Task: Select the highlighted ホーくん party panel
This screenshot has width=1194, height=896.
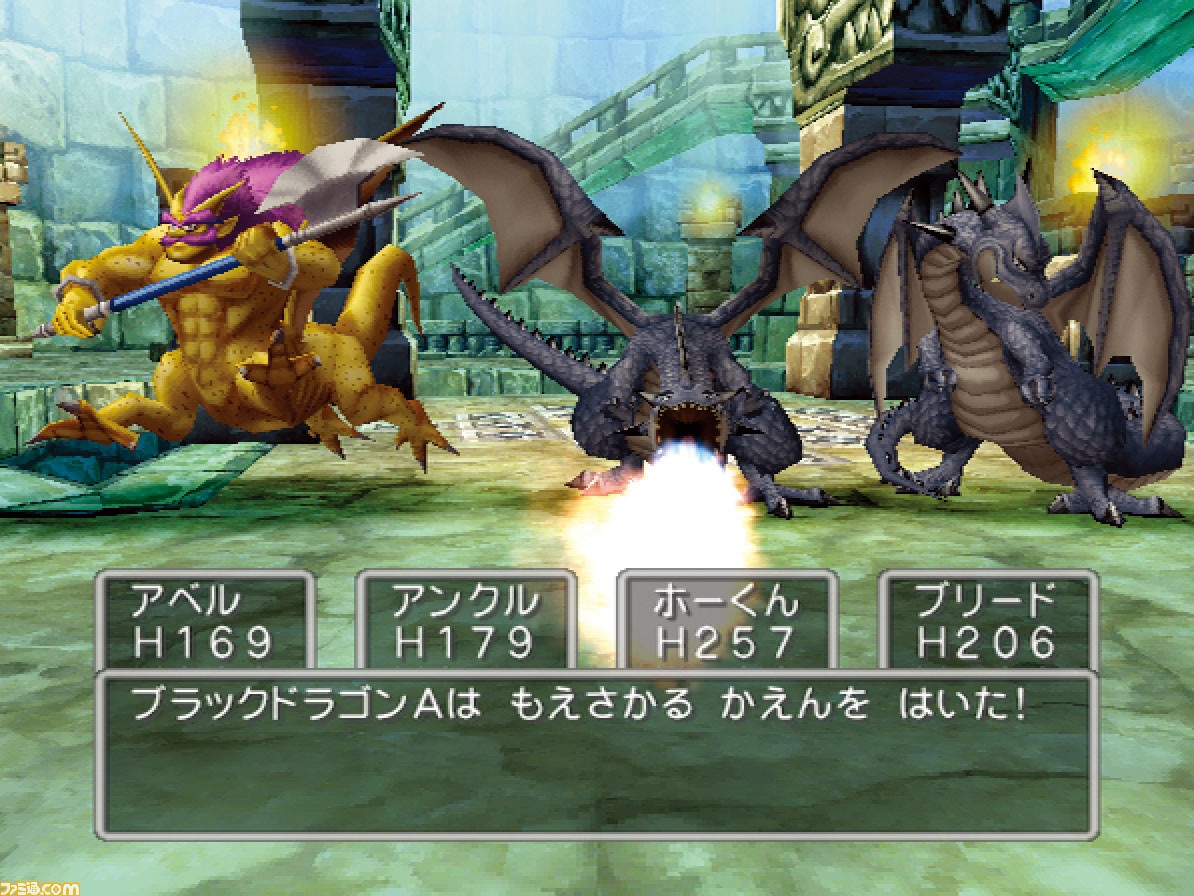Action: click(727, 622)
